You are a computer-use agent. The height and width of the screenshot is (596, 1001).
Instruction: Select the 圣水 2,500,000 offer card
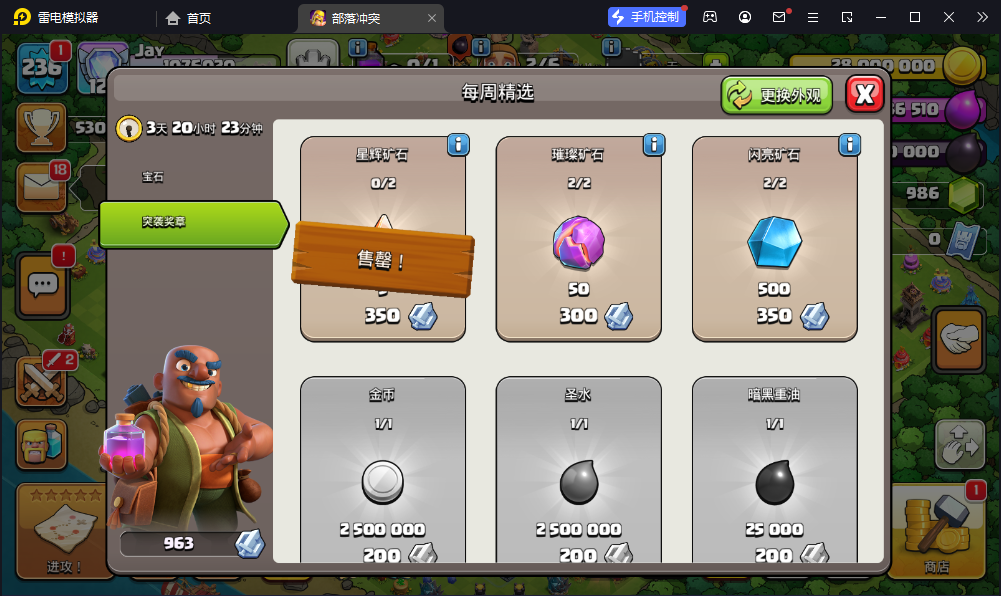point(578,470)
